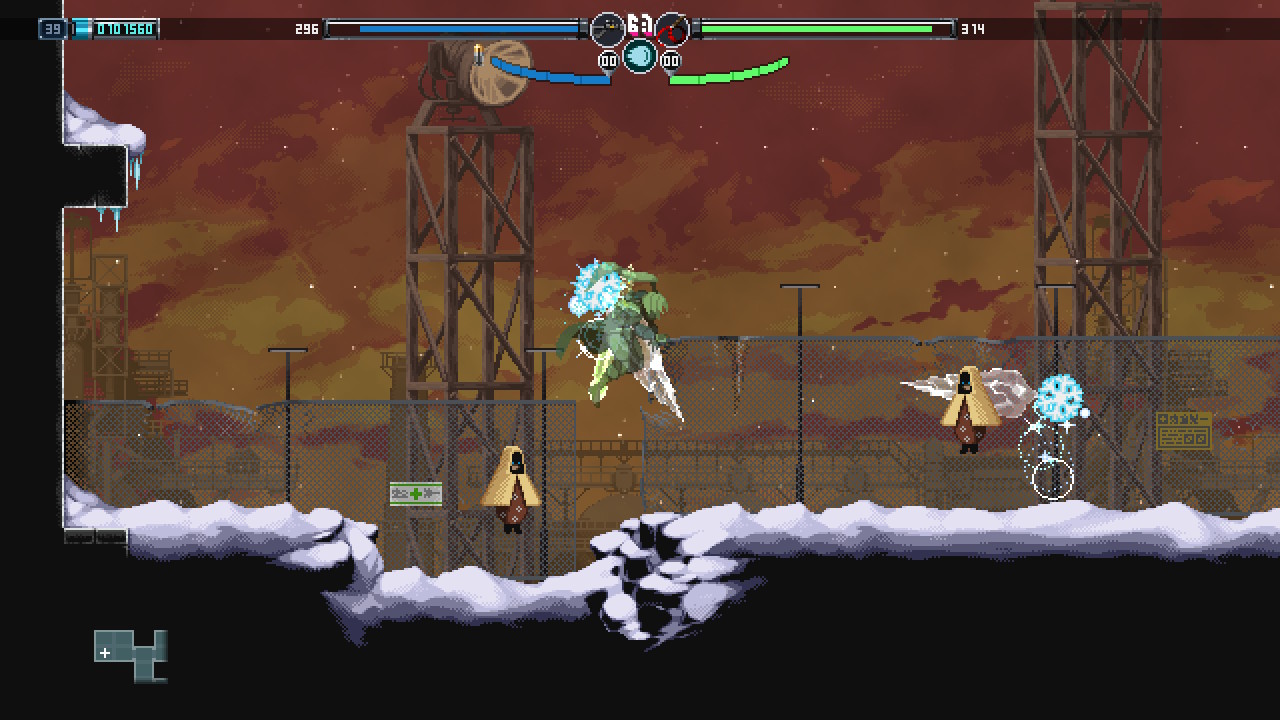
Task: Activate the central ice orb ability
Action: tap(640, 56)
